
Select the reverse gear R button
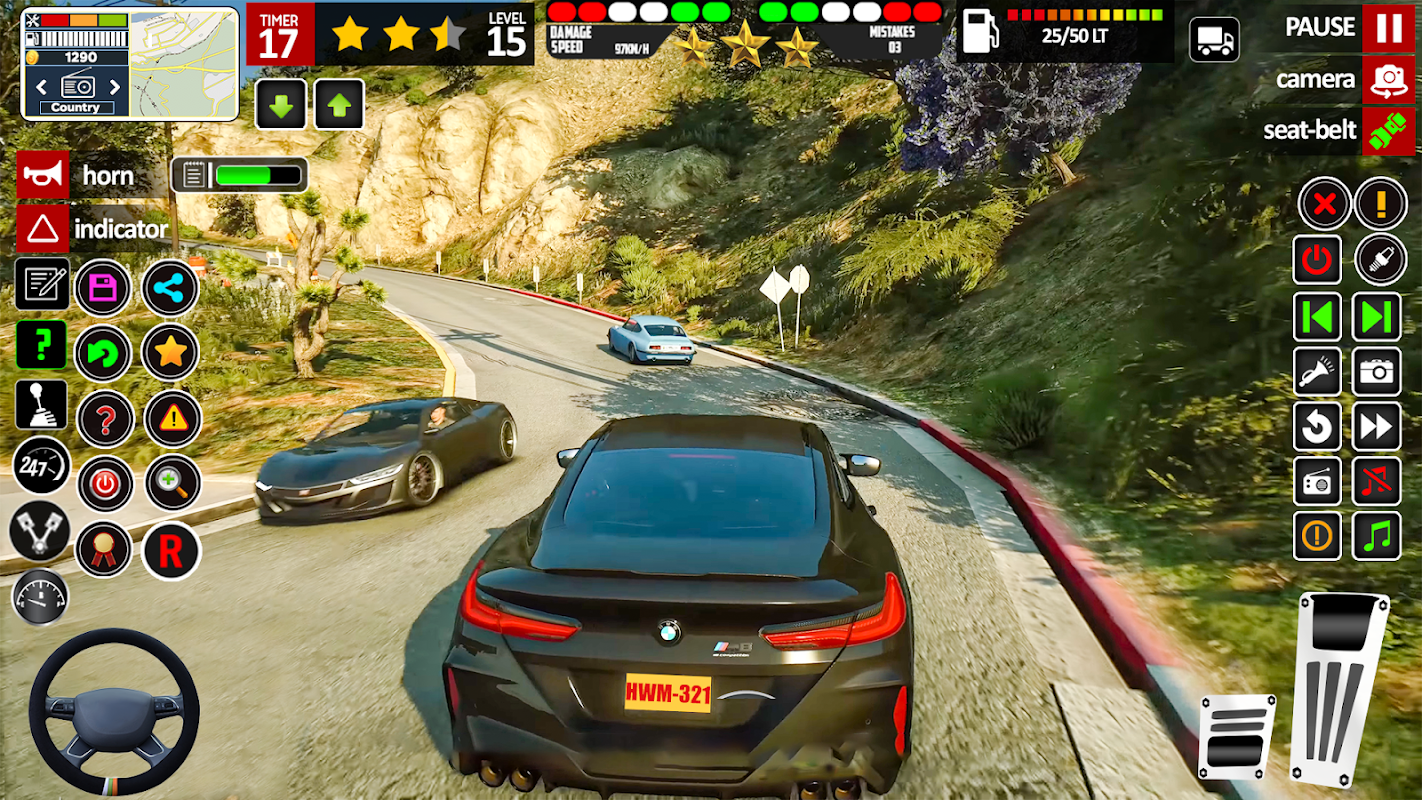pyautogui.click(x=171, y=551)
